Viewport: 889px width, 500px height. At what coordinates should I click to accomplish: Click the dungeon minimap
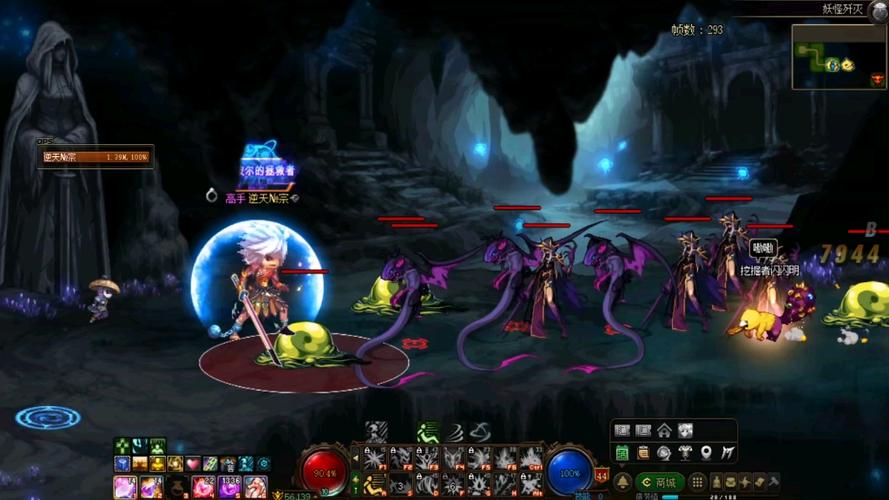coord(838,55)
